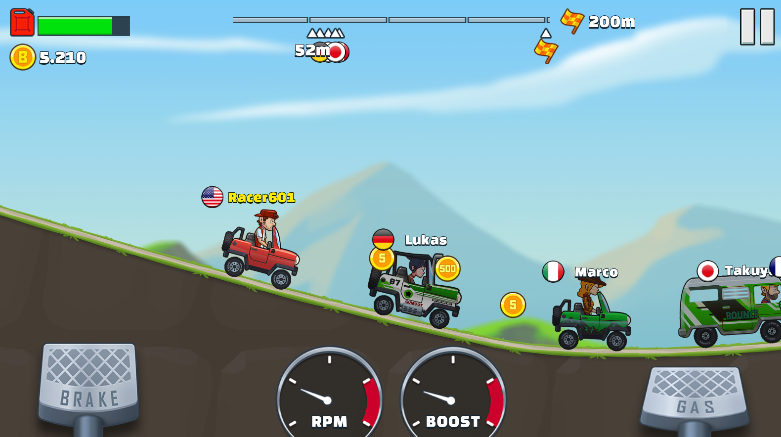This screenshot has width=781, height=437.
Task: Step on the Brake pedal
Action: pyautogui.click(x=88, y=382)
